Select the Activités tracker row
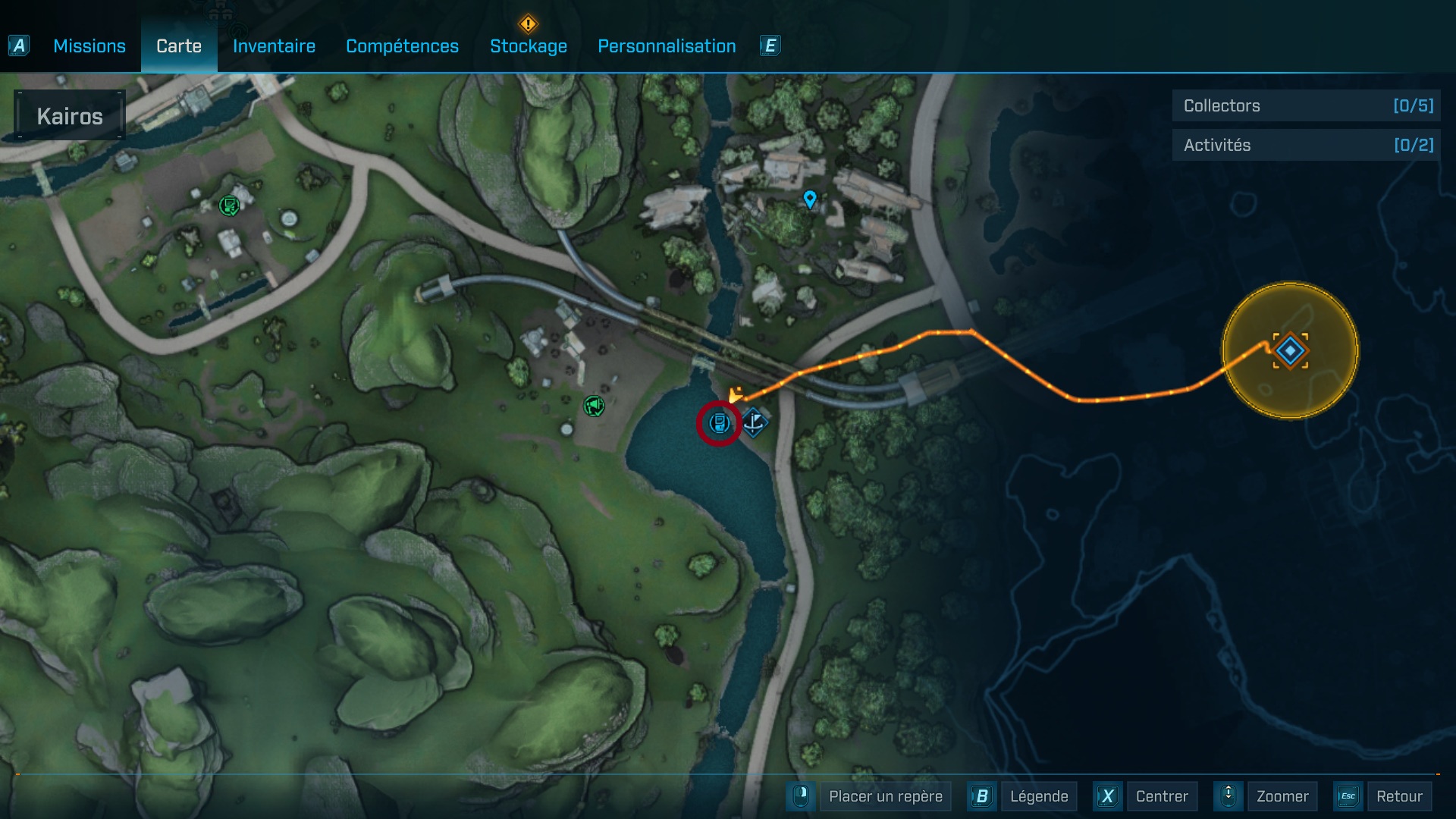The height and width of the screenshot is (819, 1456). 1307,145
